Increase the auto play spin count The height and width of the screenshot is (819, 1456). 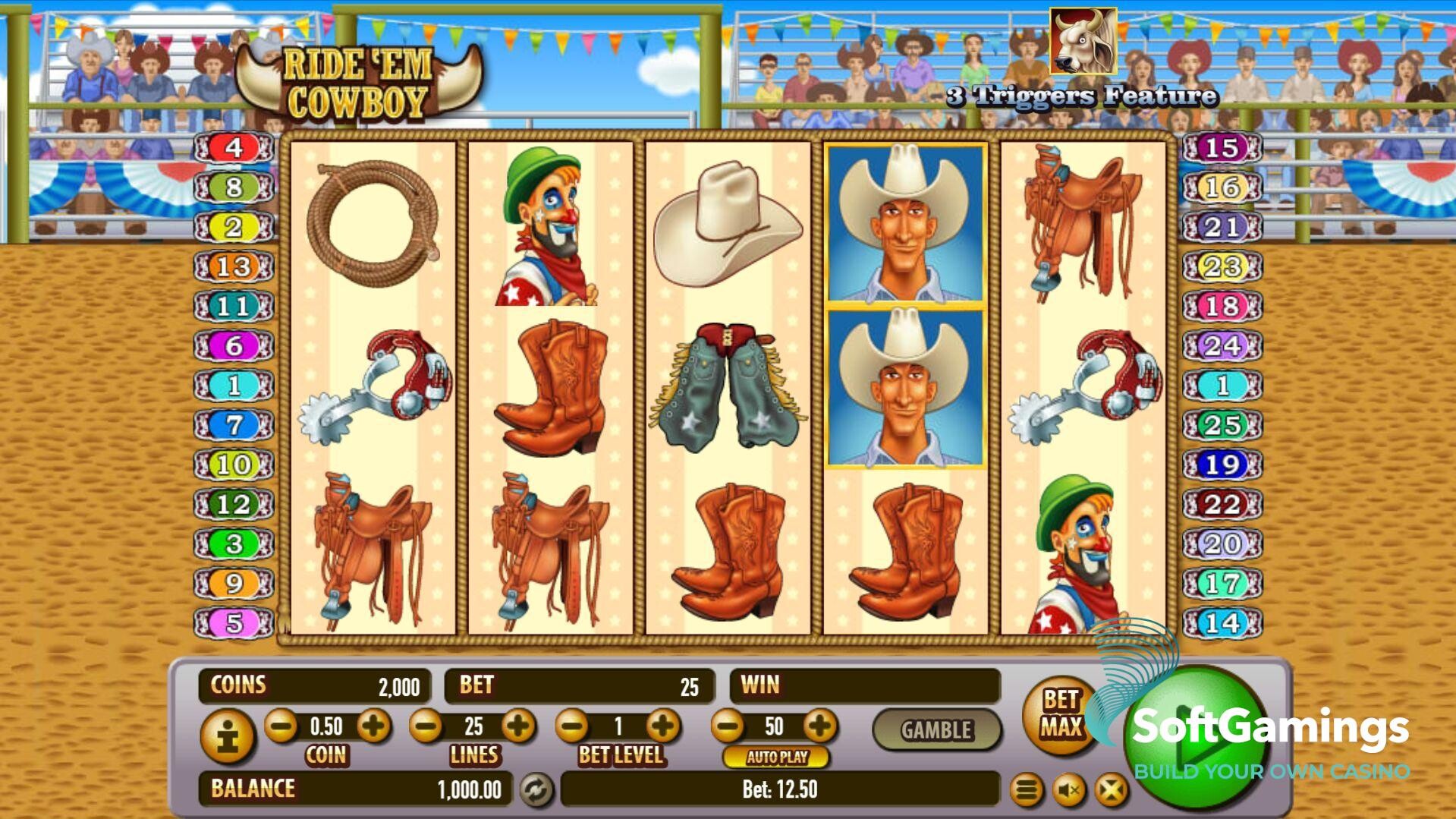[x=820, y=726]
